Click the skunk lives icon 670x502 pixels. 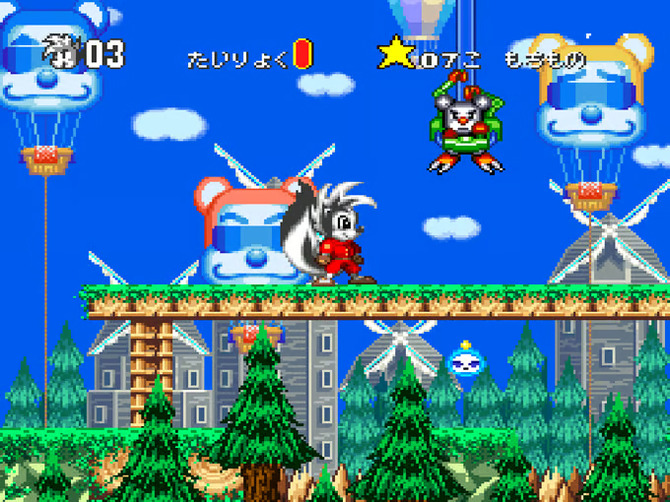[61, 53]
